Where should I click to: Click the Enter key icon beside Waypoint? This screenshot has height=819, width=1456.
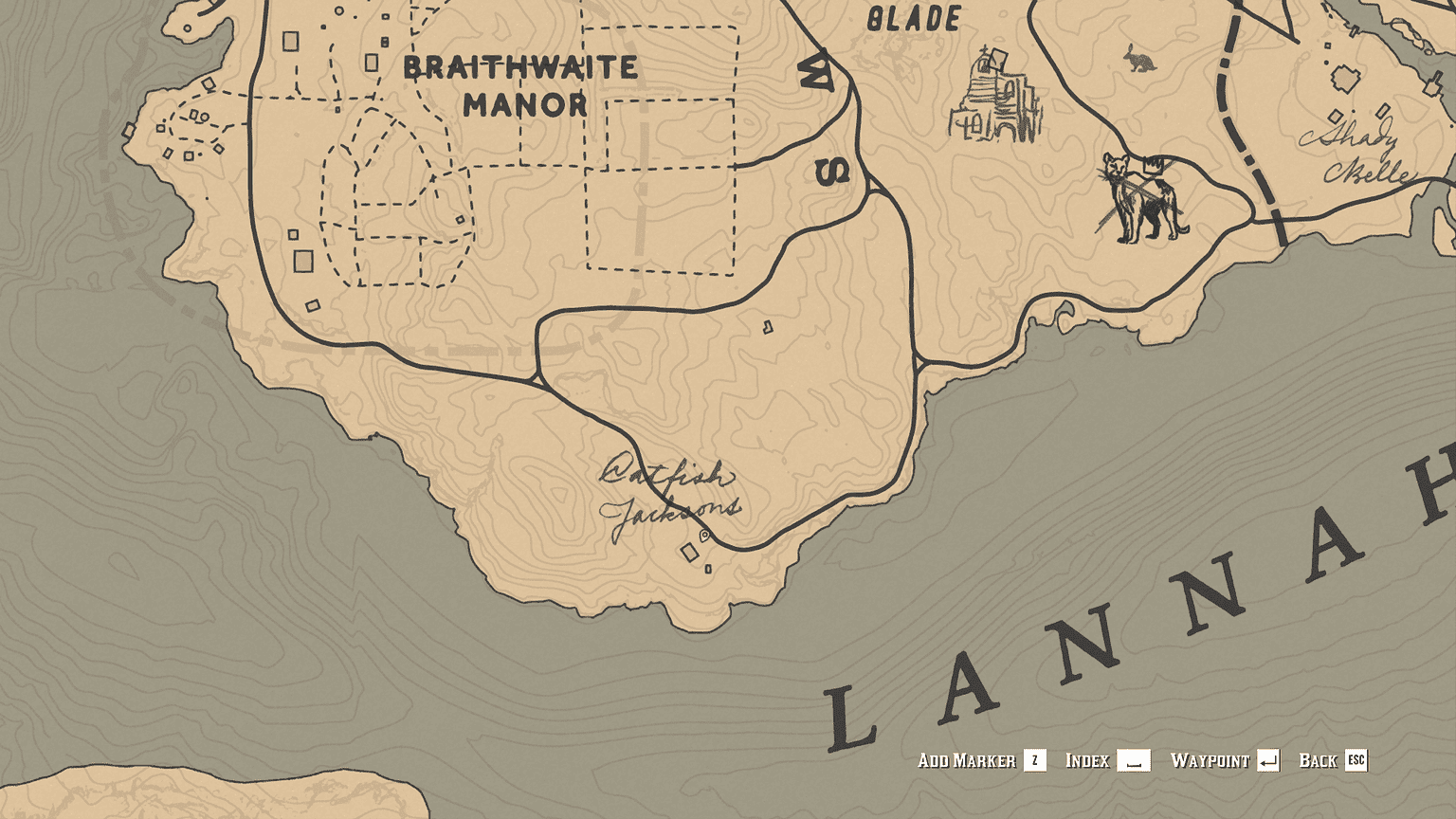point(1270,760)
